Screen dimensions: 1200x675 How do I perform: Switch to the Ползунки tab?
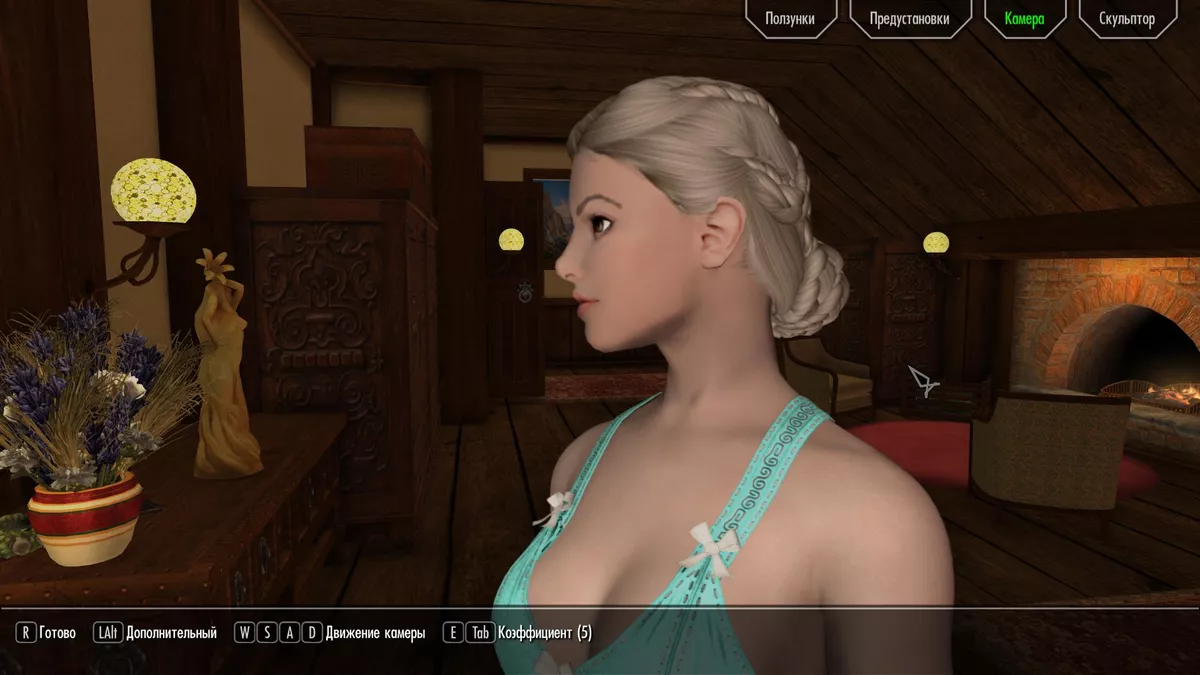[789, 19]
